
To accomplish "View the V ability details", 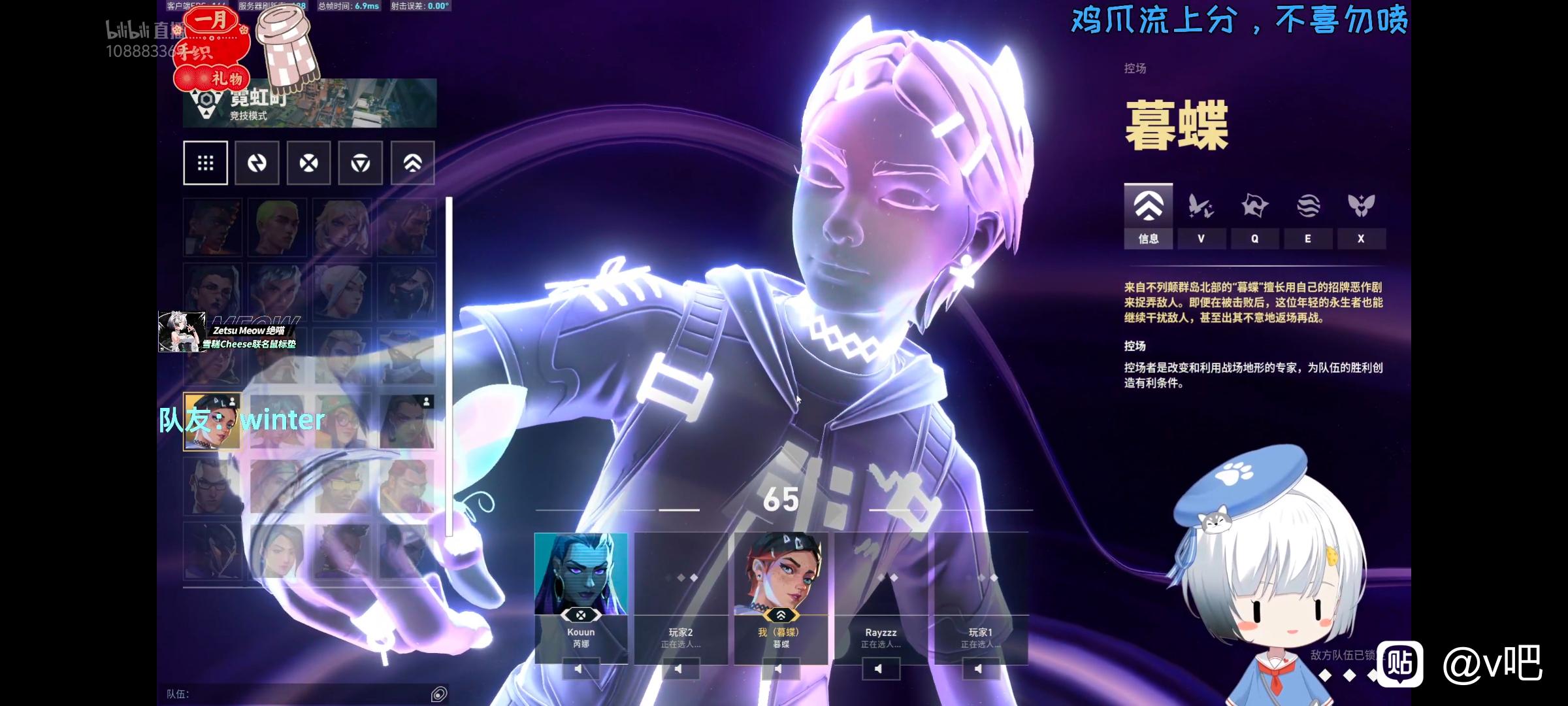I will [1201, 216].
